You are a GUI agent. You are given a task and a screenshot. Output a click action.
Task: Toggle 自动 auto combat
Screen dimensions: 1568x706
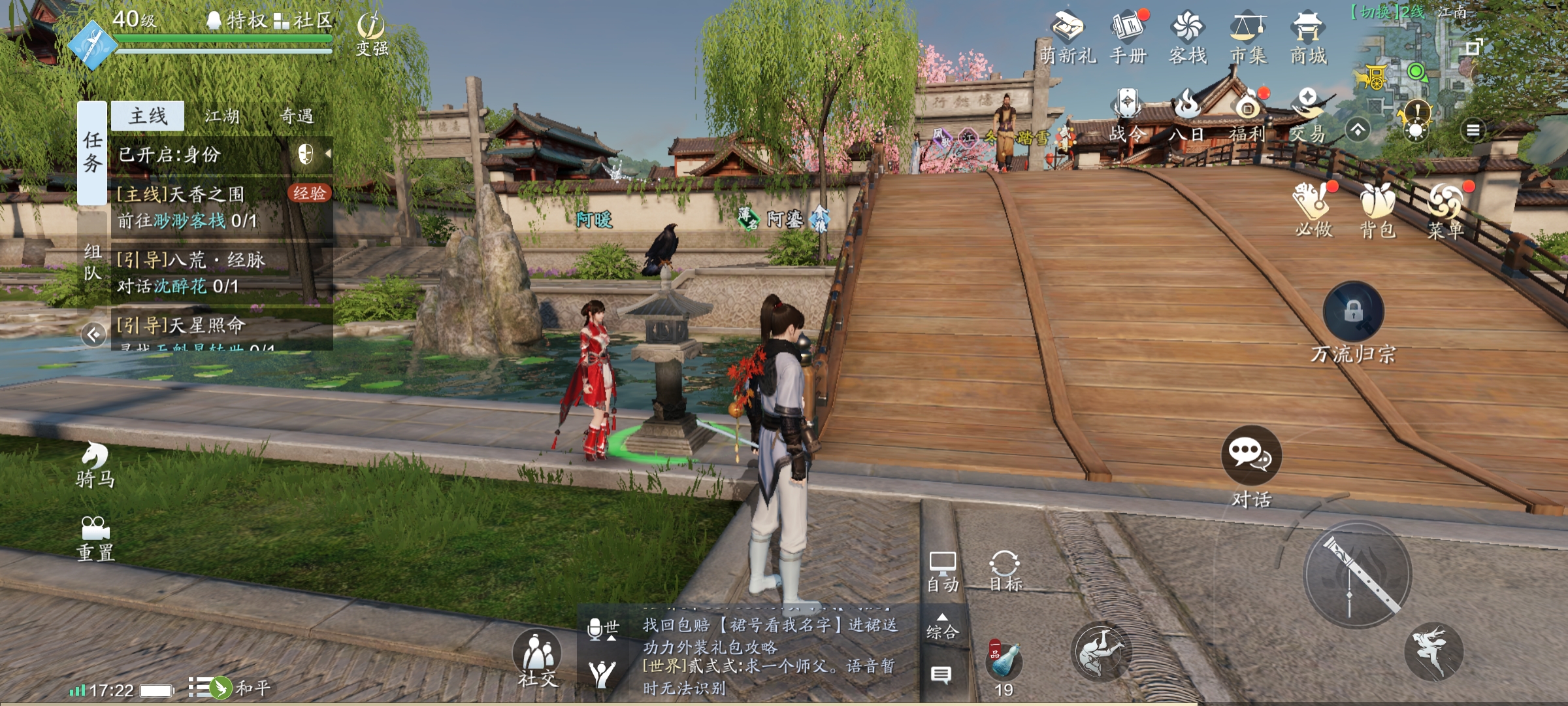click(x=943, y=571)
